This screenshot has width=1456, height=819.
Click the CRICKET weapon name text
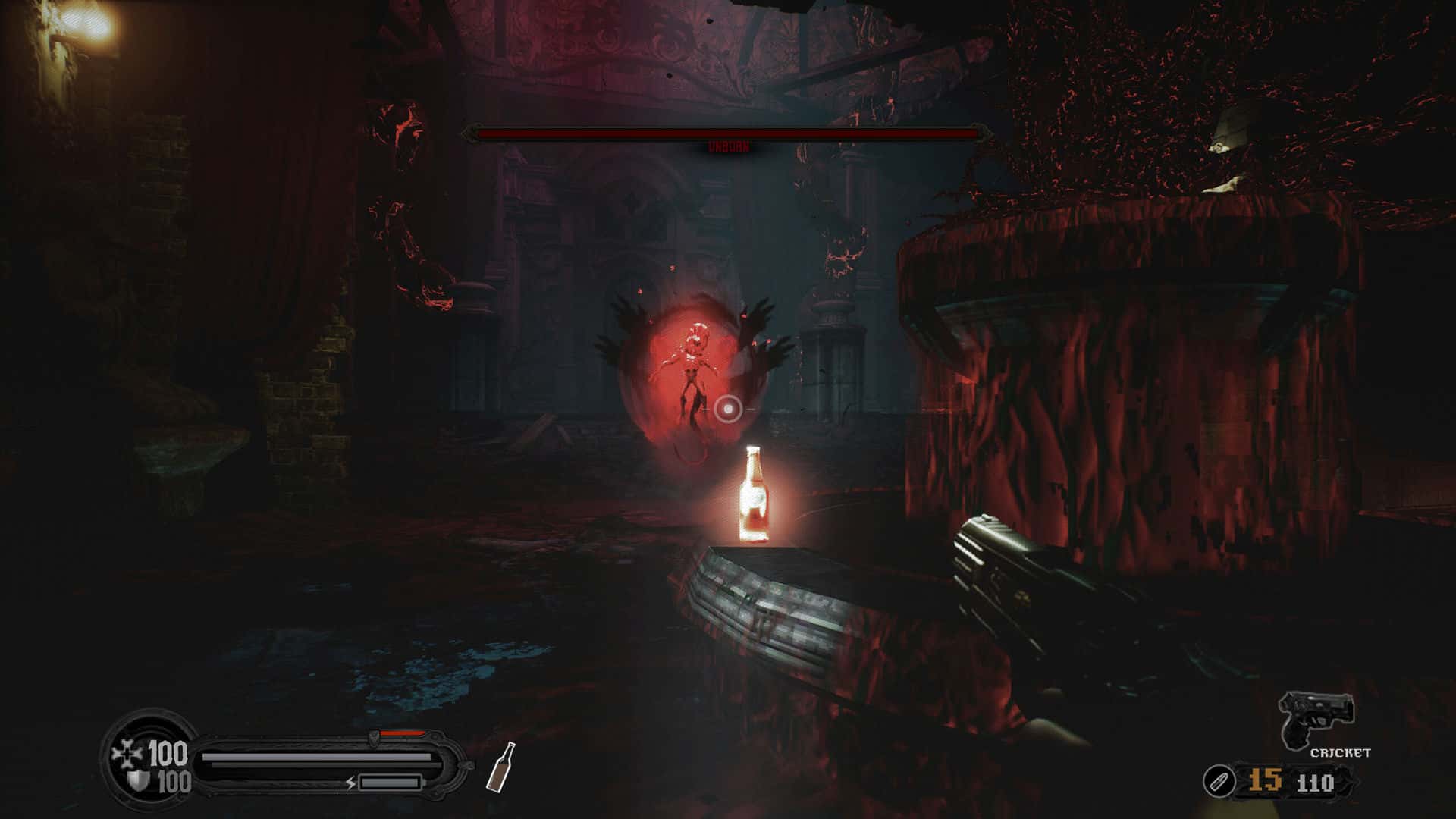1340,752
